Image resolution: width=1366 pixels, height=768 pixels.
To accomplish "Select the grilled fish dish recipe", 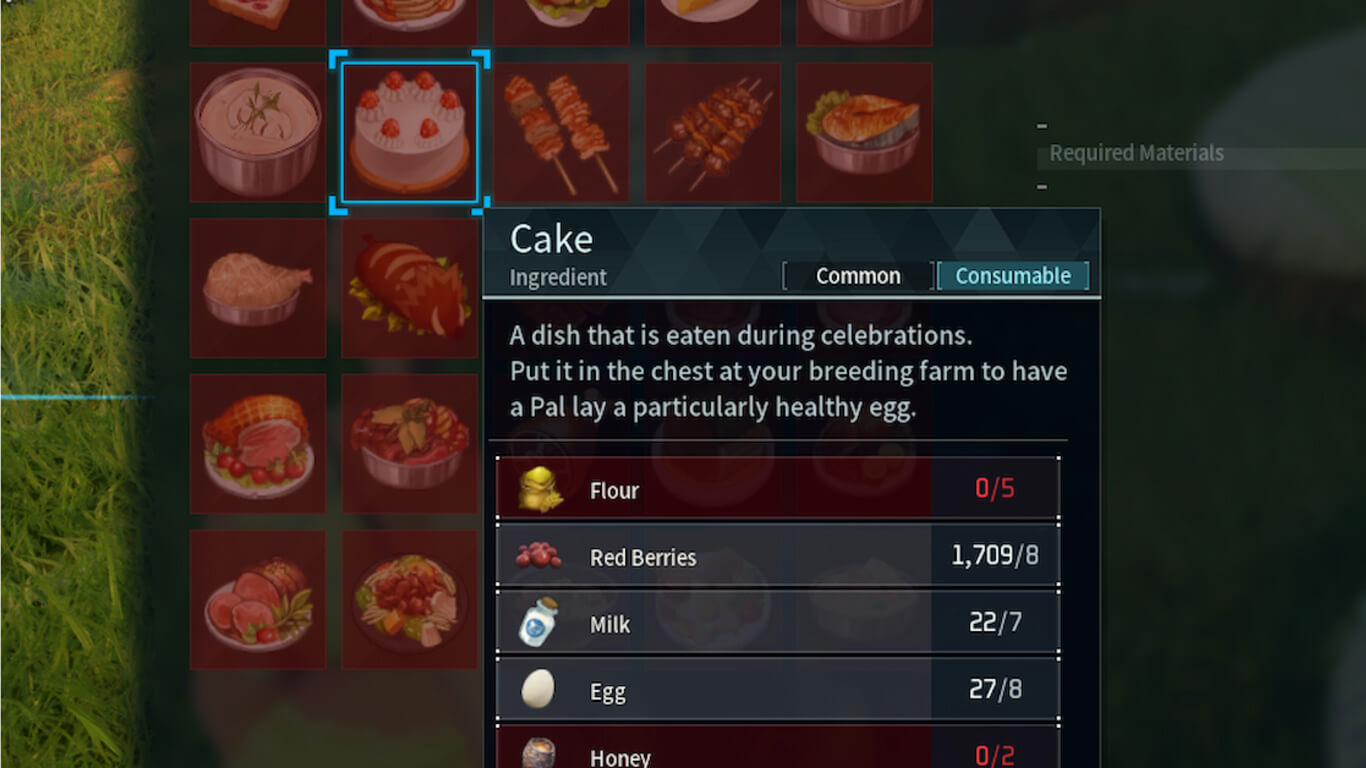I will coord(864,132).
